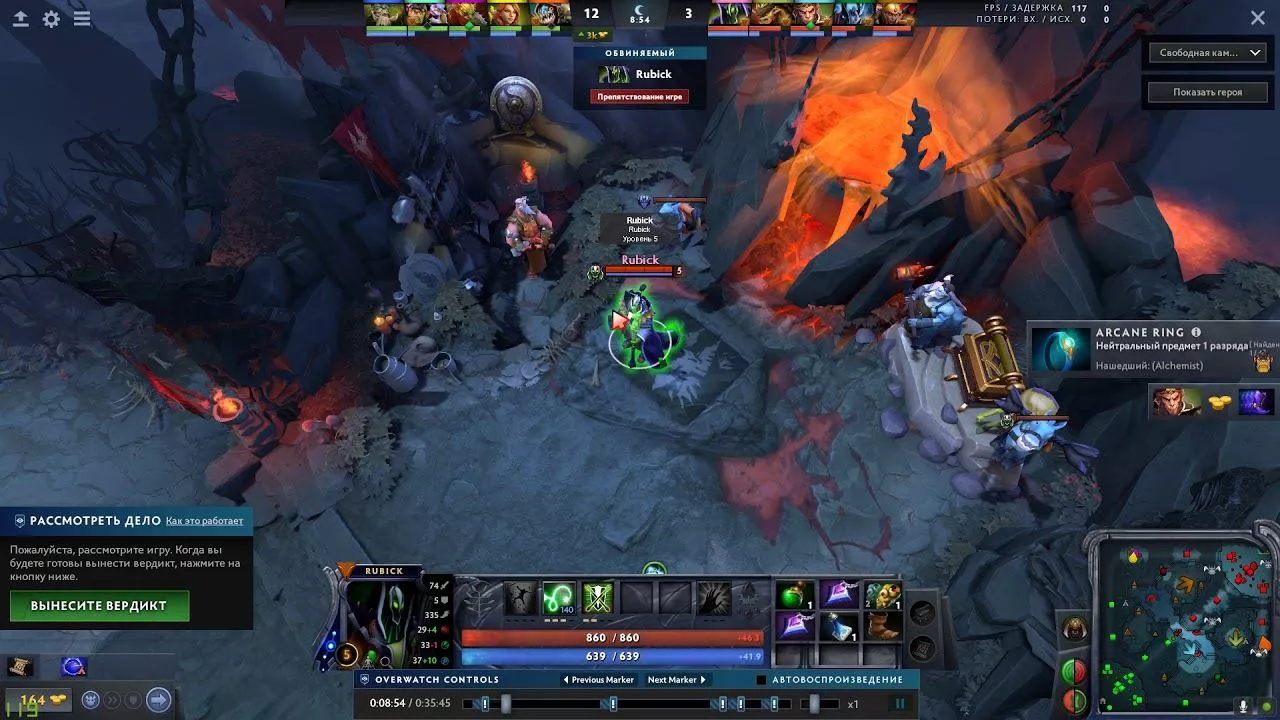Image resolution: width=1280 pixels, height=720 pixels.
Task: Click the 'Показать героя' button
Action: point(1208,92)
